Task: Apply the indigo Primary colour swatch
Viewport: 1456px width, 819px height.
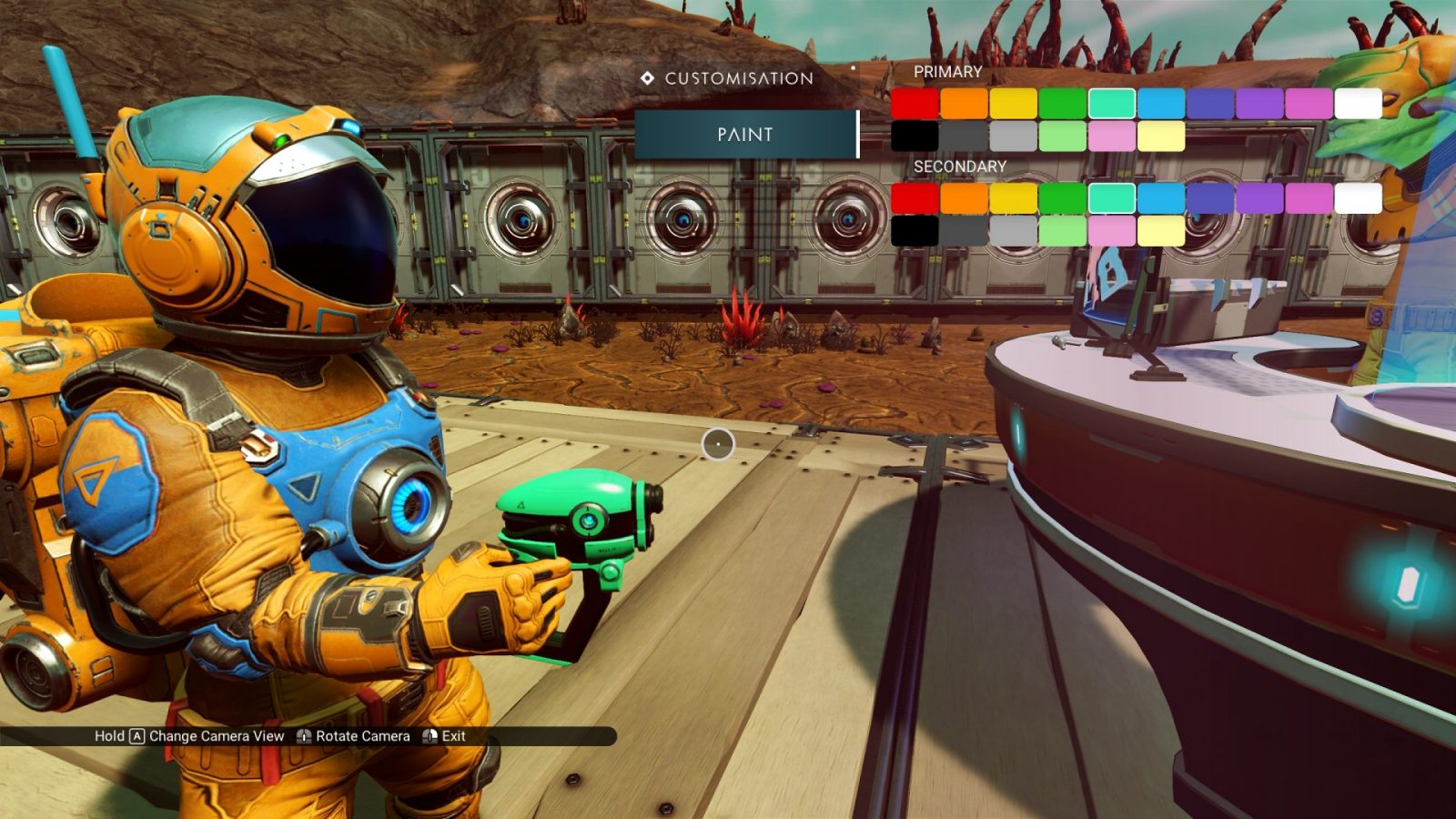Action: (1210, 104)
